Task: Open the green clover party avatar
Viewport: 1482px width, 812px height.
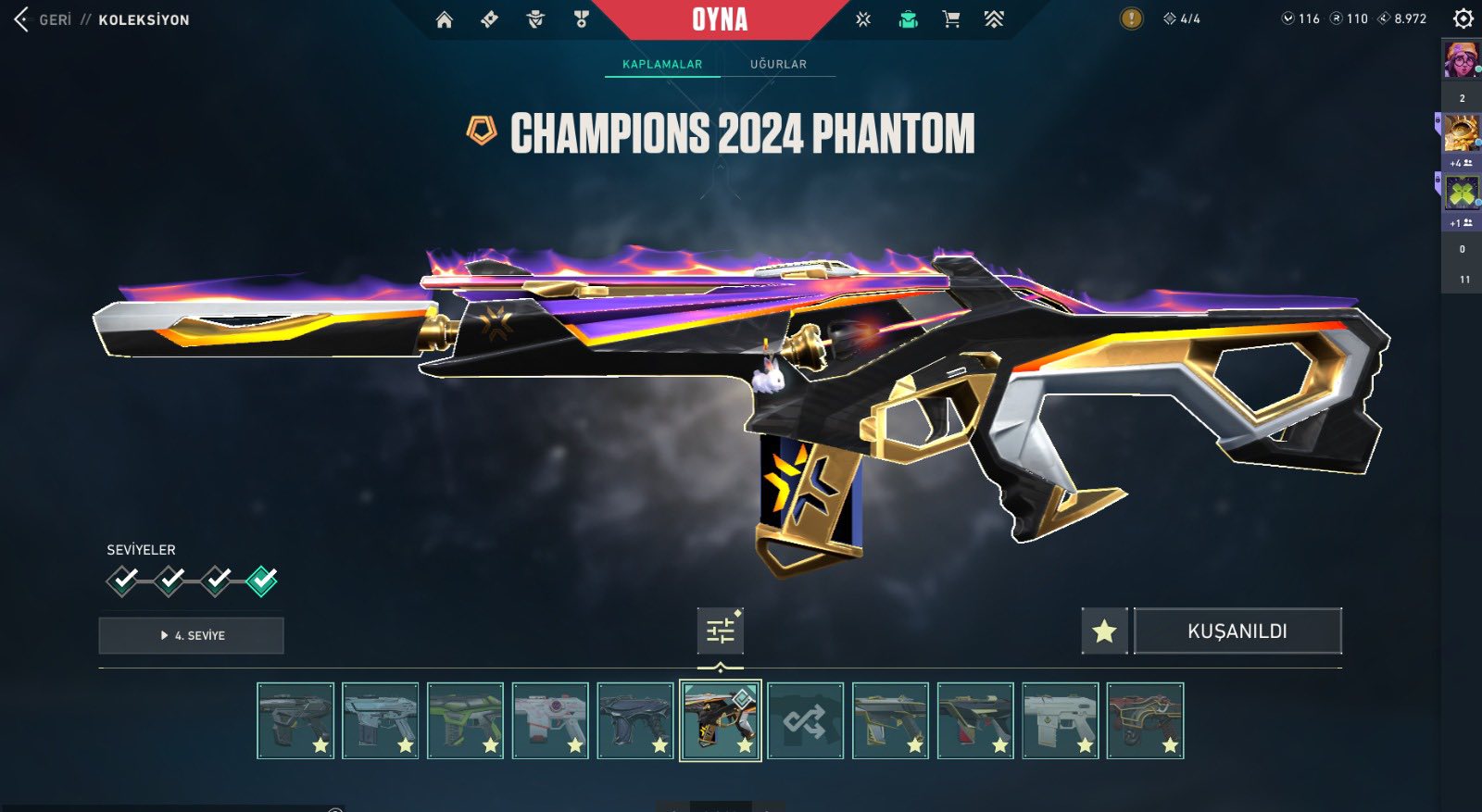Action: 1462,193
